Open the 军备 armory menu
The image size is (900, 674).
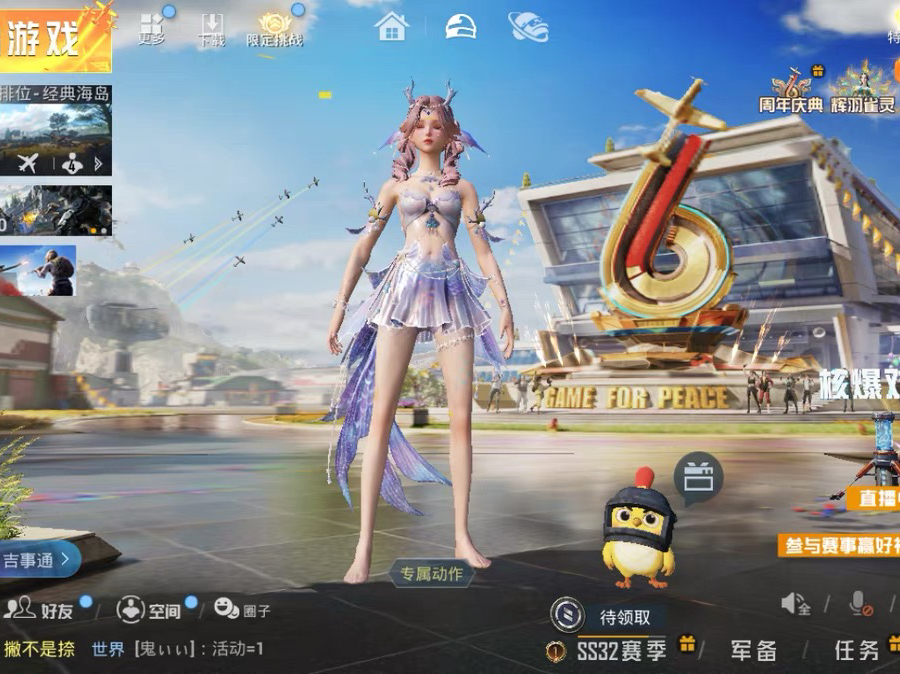753,651
